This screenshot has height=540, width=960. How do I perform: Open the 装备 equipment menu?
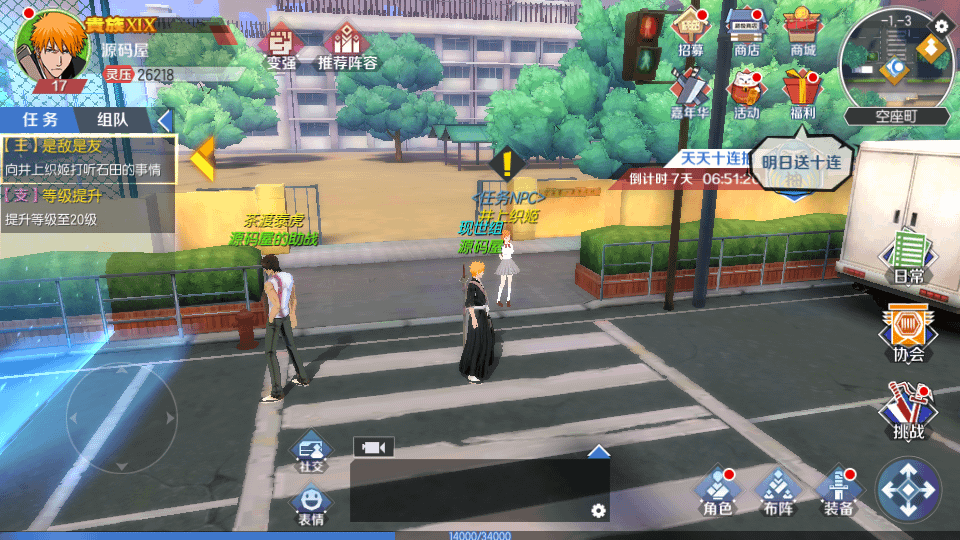click(x=838, y=490)
